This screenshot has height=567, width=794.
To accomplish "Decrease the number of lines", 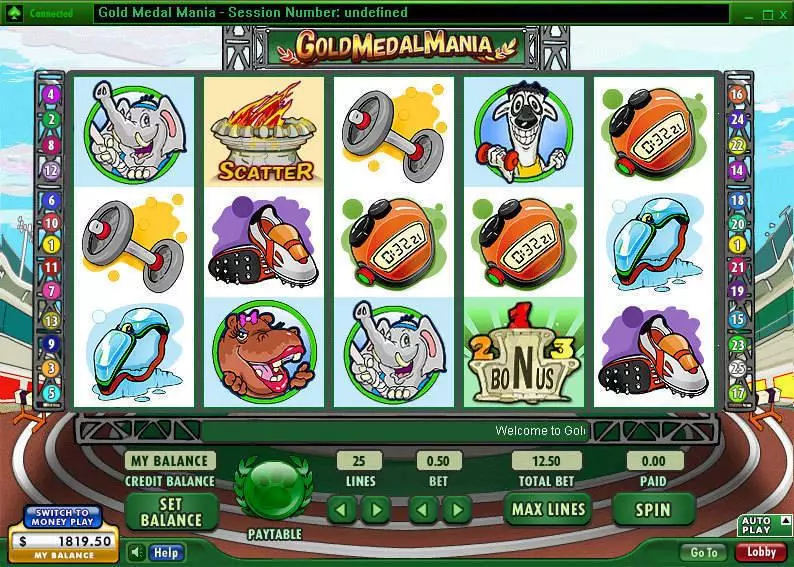I will tap(342, 510).
